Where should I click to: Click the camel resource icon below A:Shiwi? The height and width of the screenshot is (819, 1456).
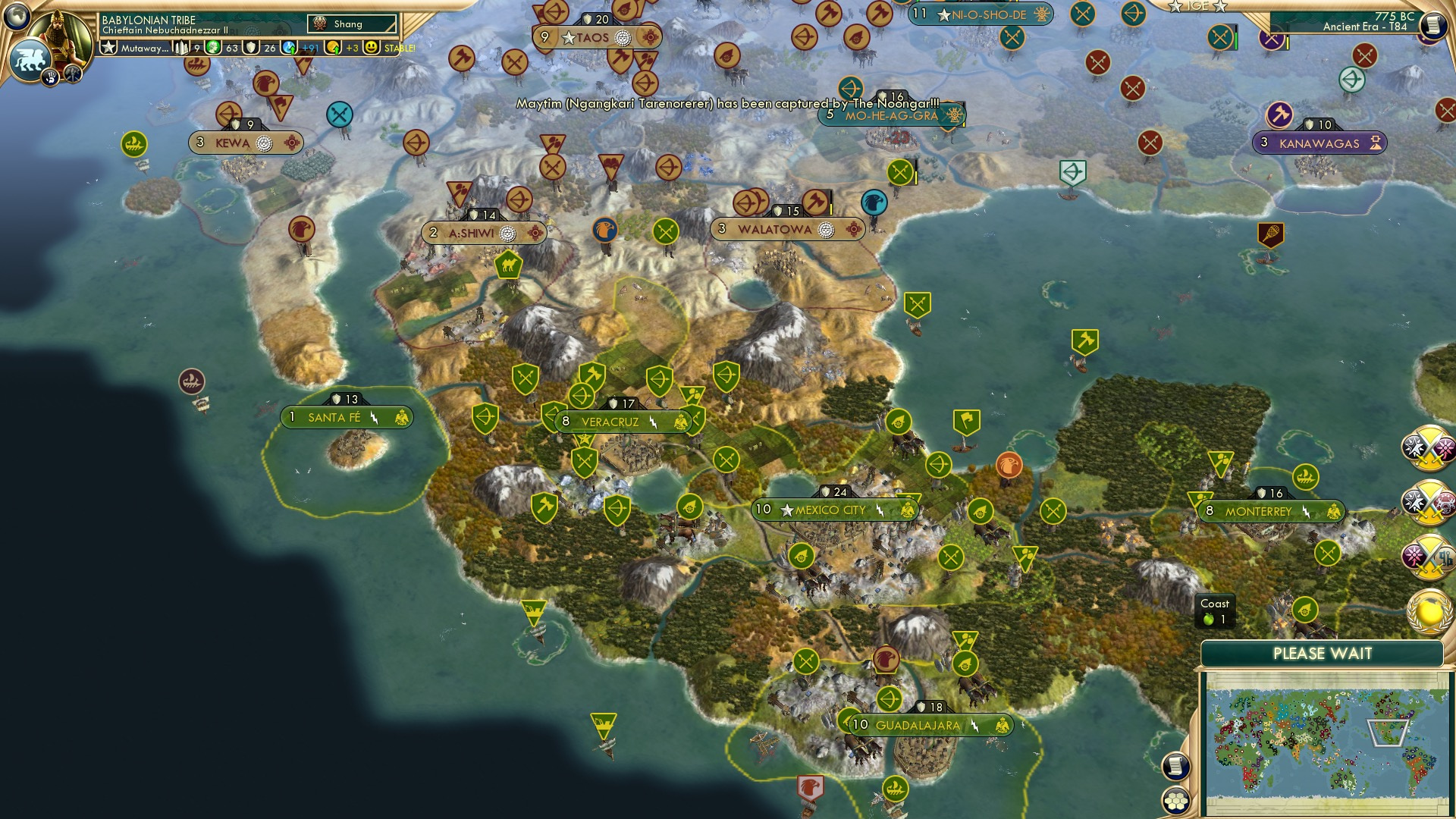[x=509, y=265]
